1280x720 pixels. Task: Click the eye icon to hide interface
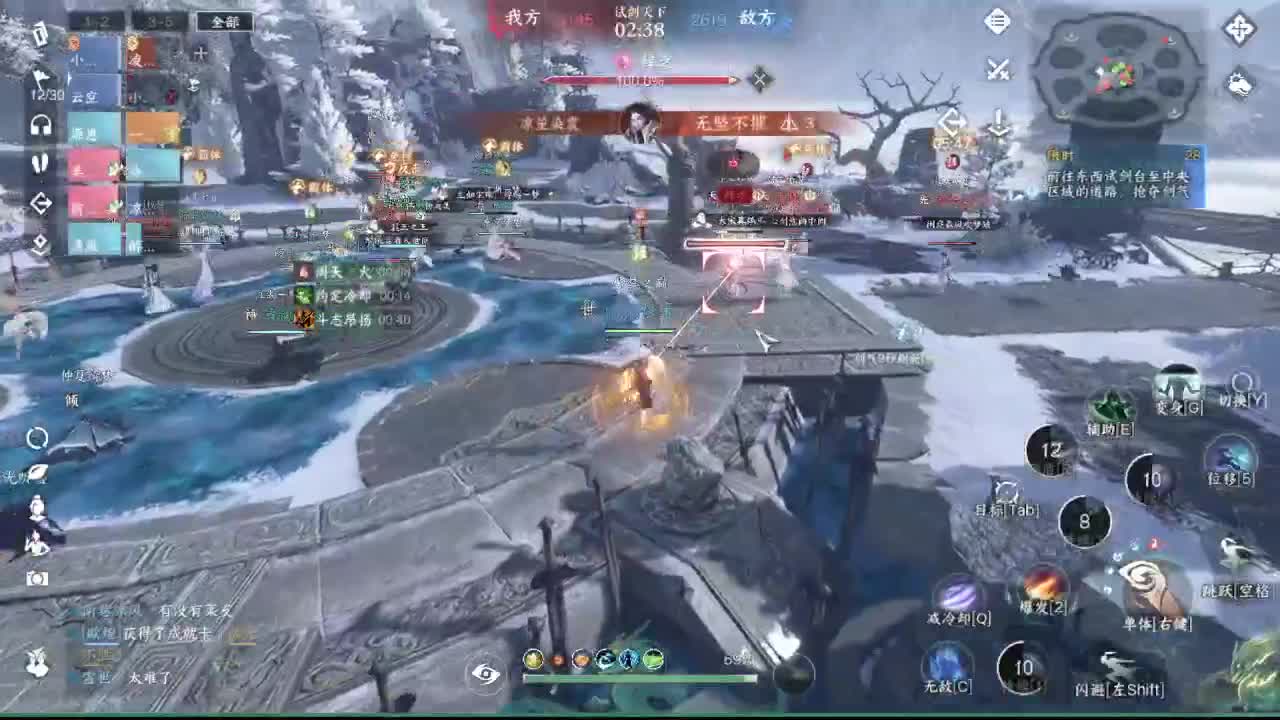click(486, 676)
